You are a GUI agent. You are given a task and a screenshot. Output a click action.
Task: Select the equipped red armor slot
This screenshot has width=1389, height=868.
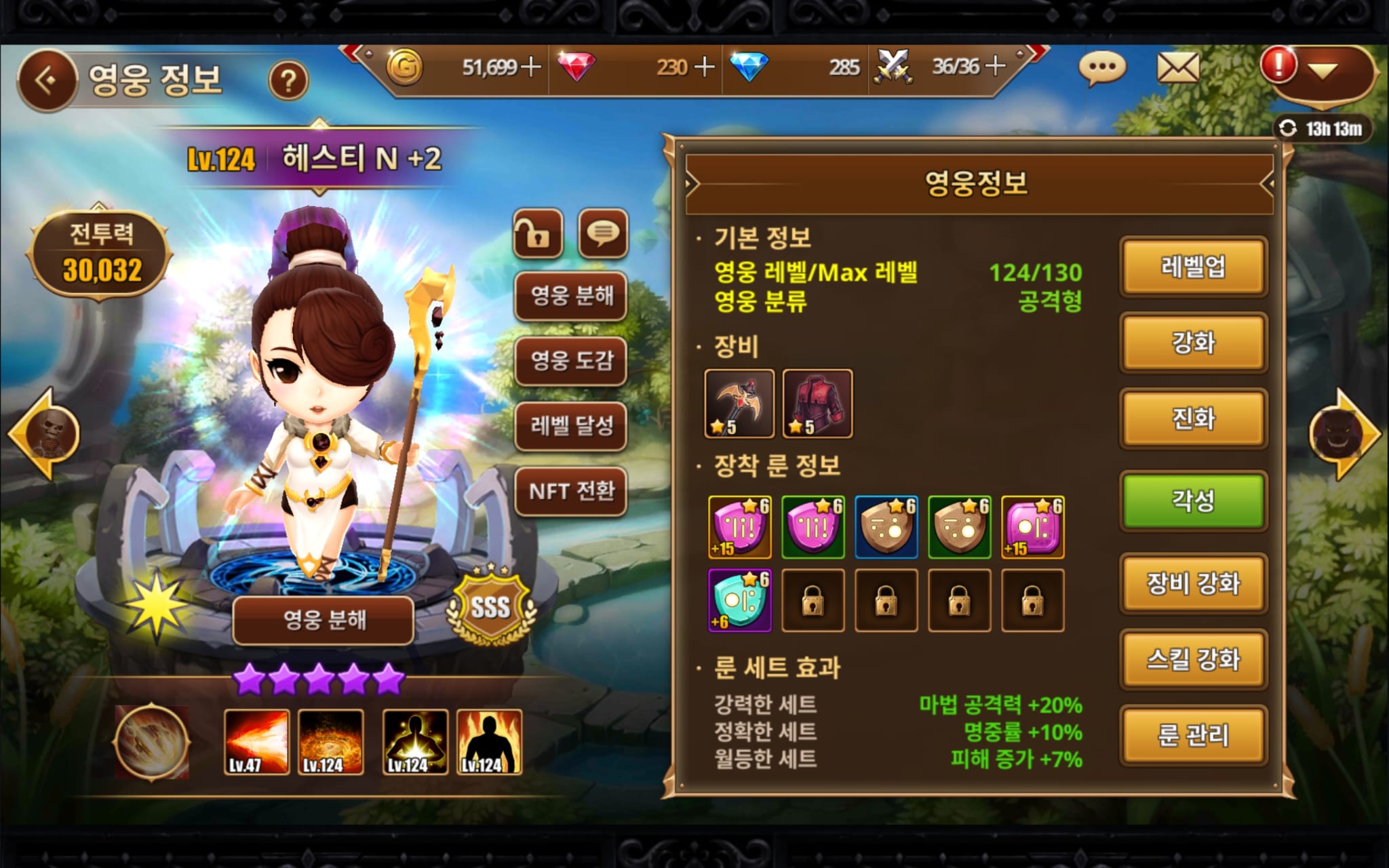(817, 403)
